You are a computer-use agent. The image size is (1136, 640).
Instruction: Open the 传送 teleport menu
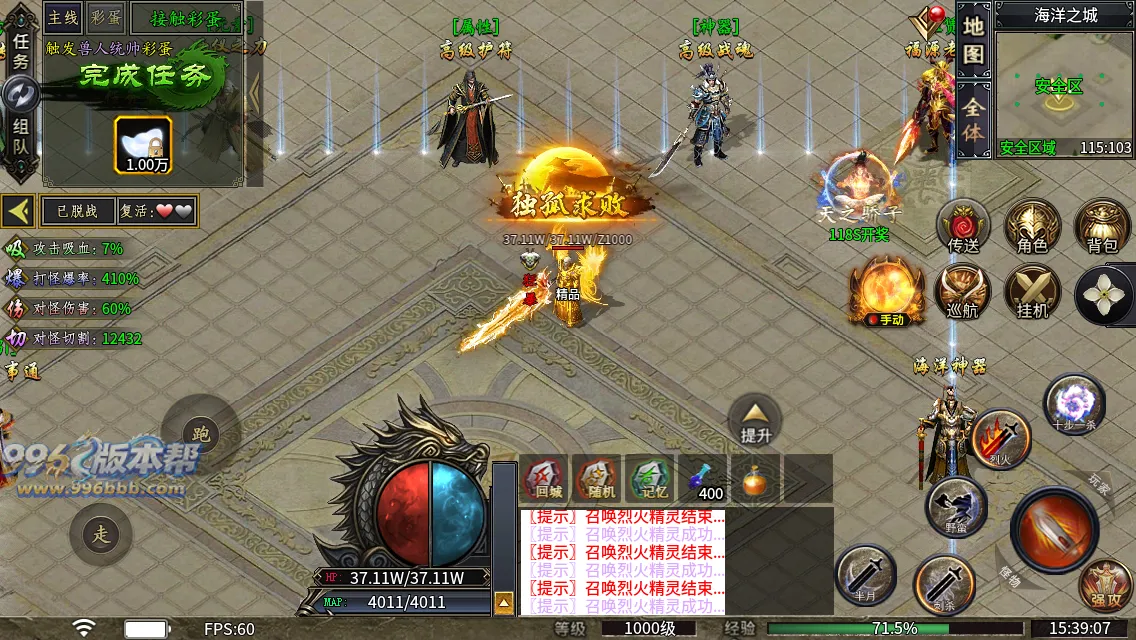coord(963,228)
